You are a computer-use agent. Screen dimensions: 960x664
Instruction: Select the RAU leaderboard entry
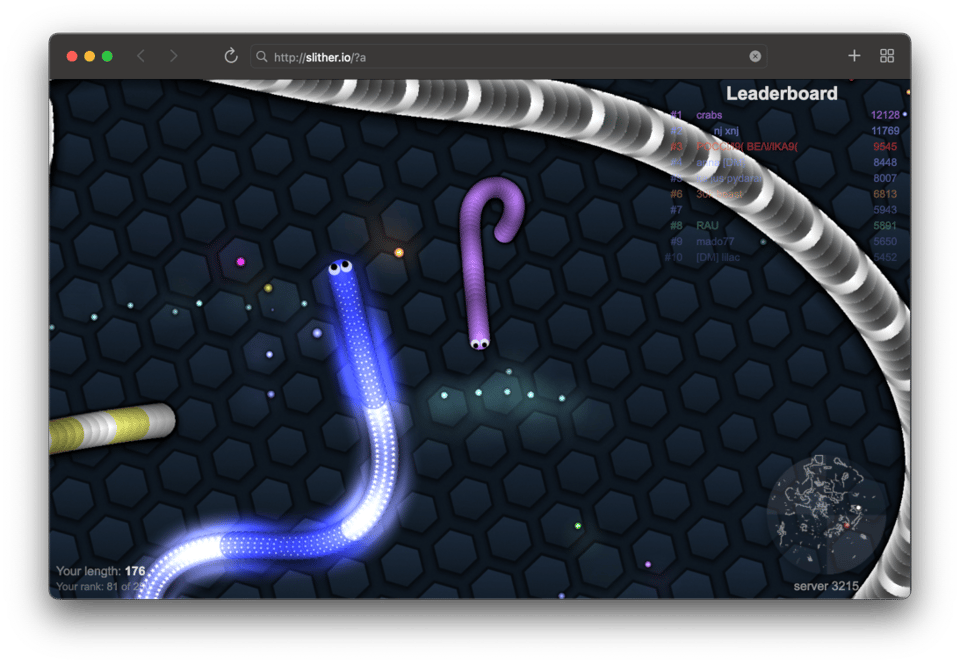(708, 226)
